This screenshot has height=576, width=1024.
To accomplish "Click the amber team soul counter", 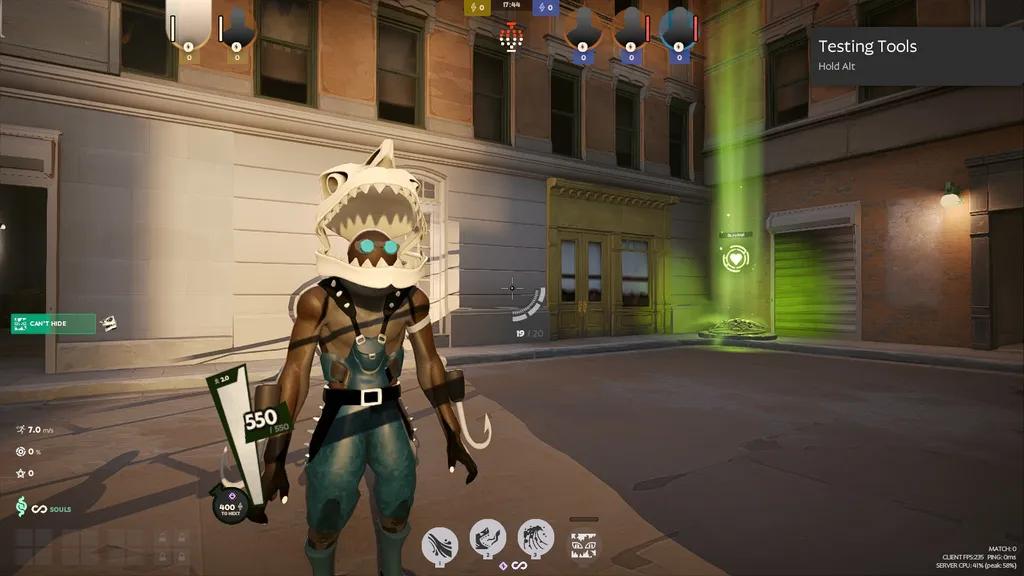I will click(x=477, y=8).
